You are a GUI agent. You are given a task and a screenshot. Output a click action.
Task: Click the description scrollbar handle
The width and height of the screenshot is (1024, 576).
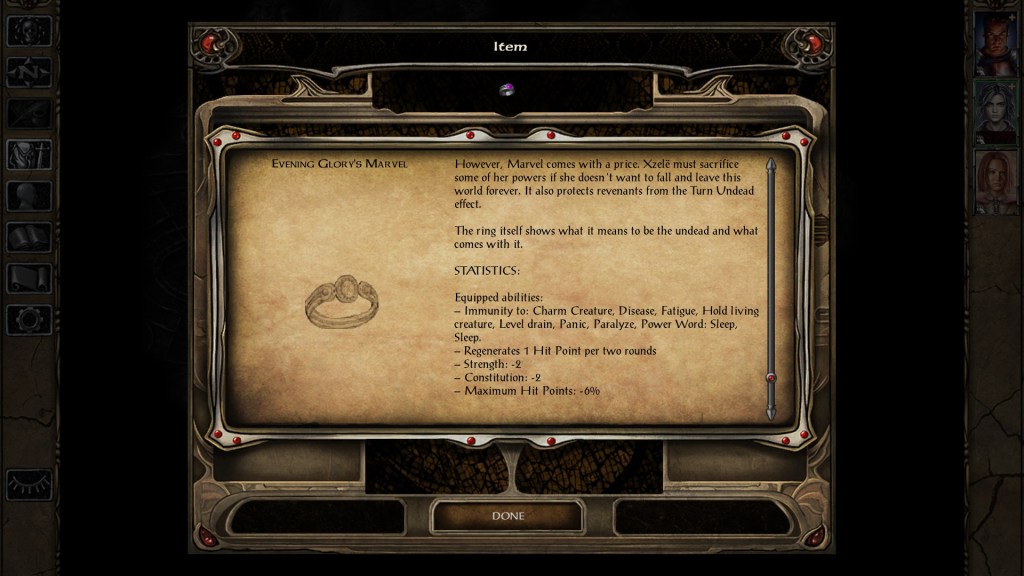pos(771,378)
